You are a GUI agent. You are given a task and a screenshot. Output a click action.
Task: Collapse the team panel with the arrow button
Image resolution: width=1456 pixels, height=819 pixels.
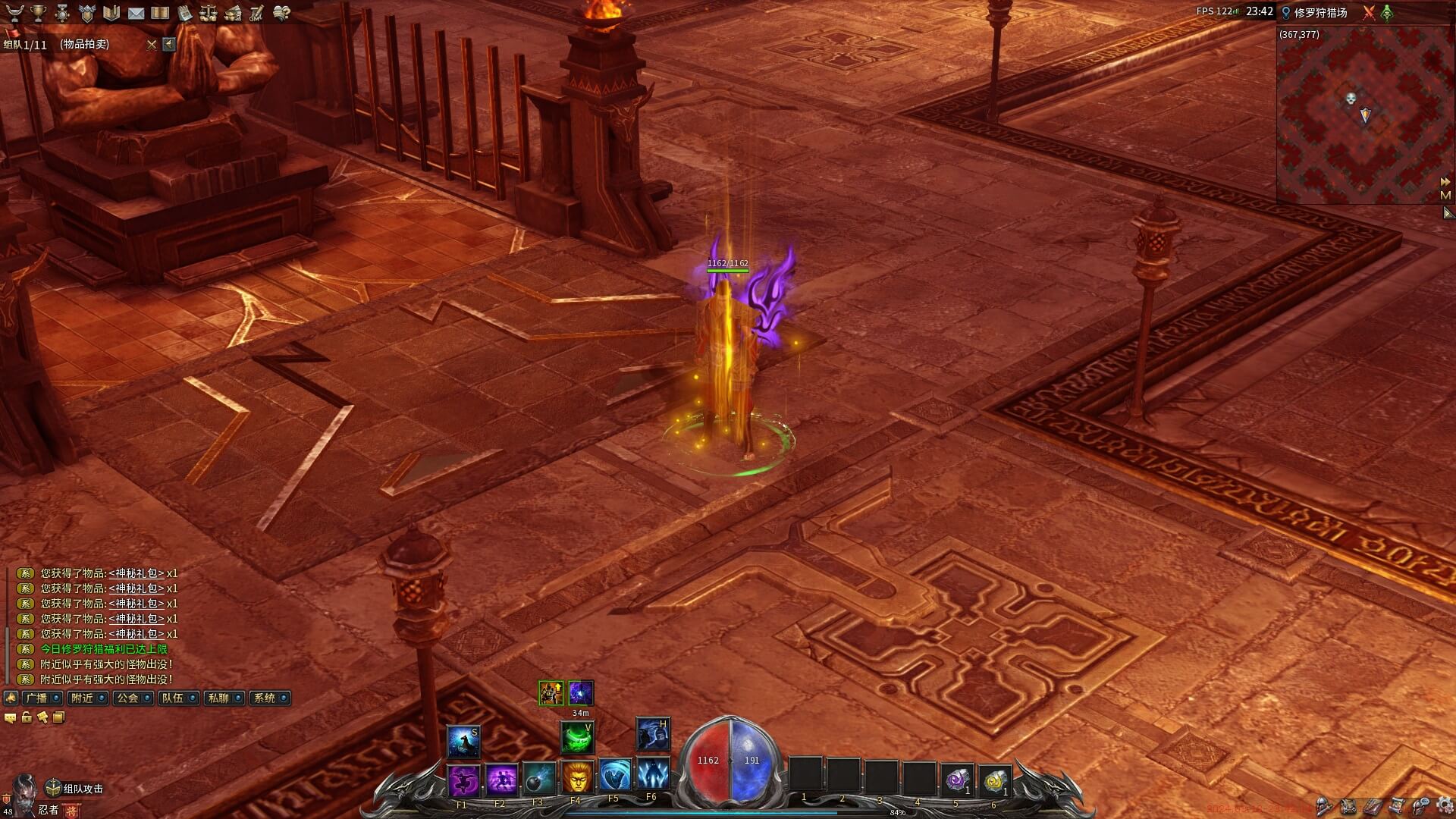169,45
